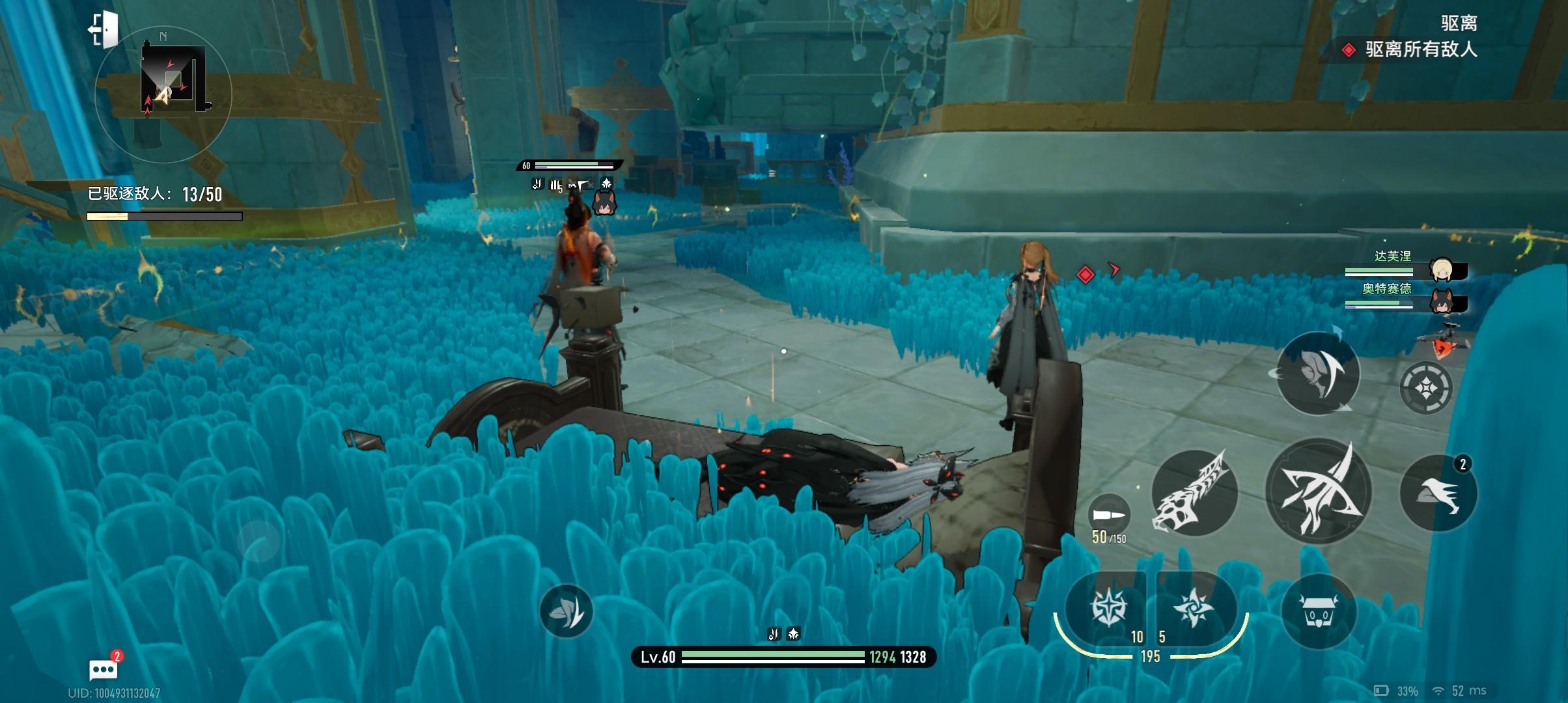
Task: Activate the skill costing 10 energy
Action: pyautogui.click(x=1108, y=608)
